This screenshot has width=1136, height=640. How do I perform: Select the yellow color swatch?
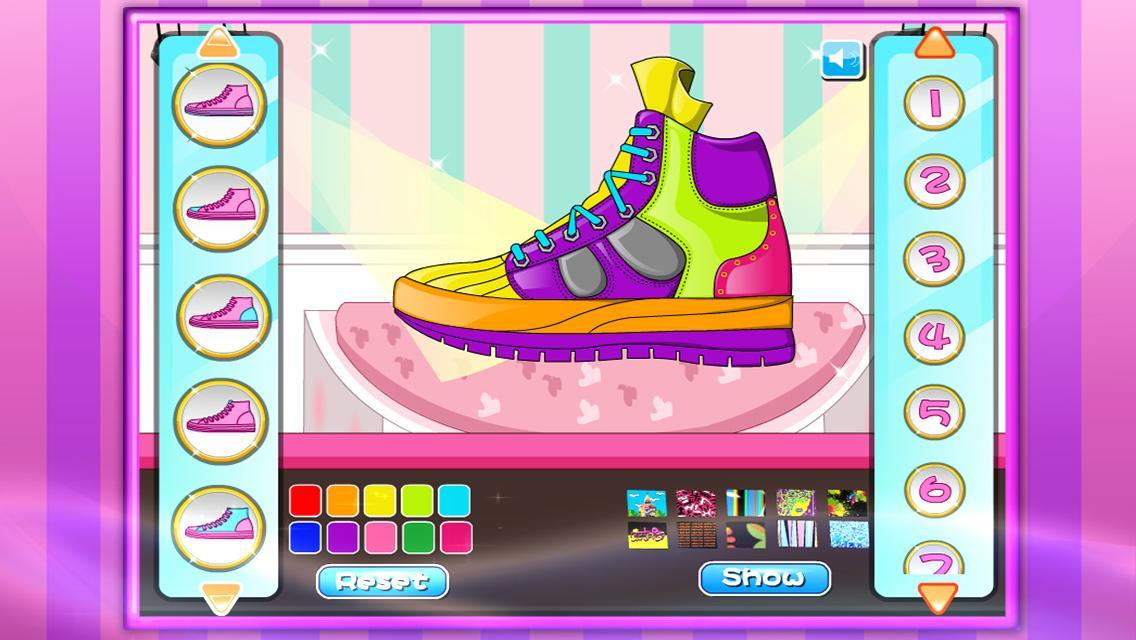point(380,500)
